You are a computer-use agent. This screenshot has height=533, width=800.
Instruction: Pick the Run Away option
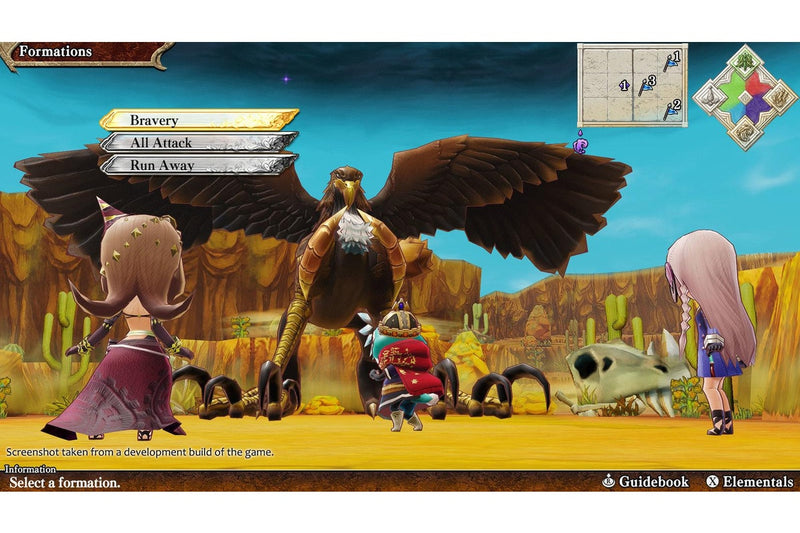[198, 165]
